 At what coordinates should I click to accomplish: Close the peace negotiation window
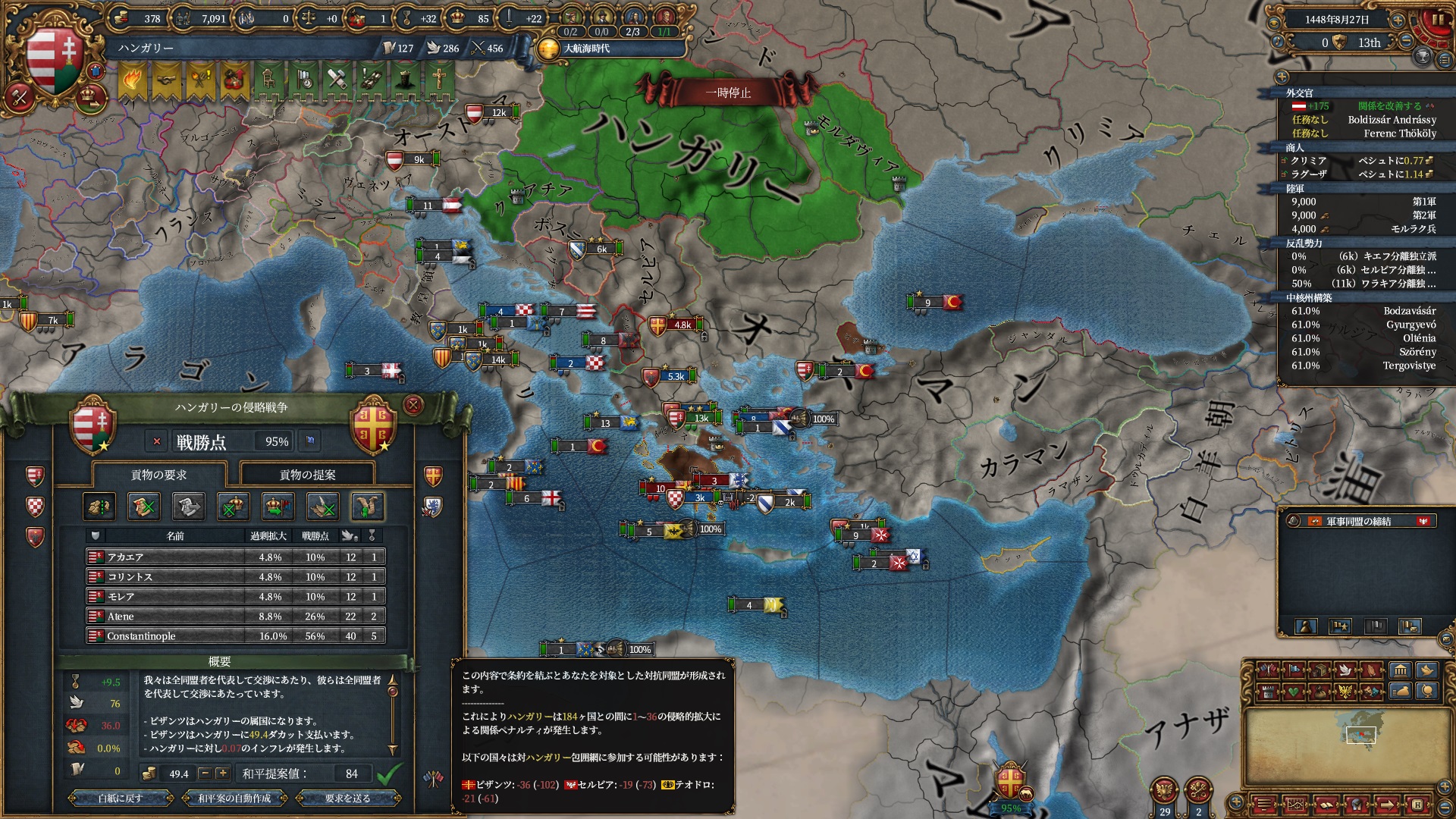413,405
